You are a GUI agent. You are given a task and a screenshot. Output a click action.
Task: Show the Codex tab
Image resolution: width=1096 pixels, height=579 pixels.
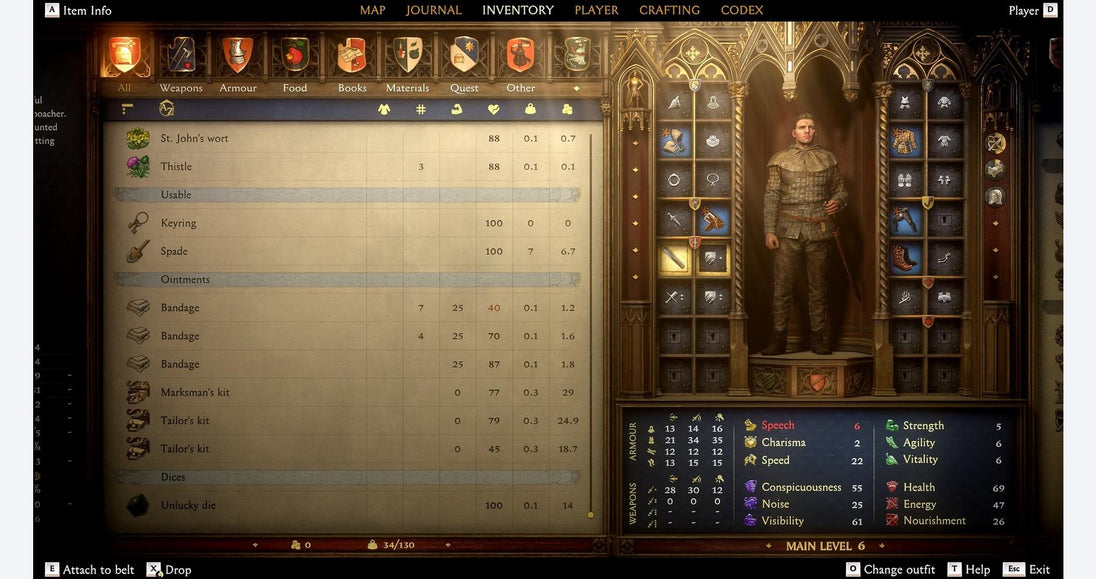pyautogui.click(x=741, y=10)
